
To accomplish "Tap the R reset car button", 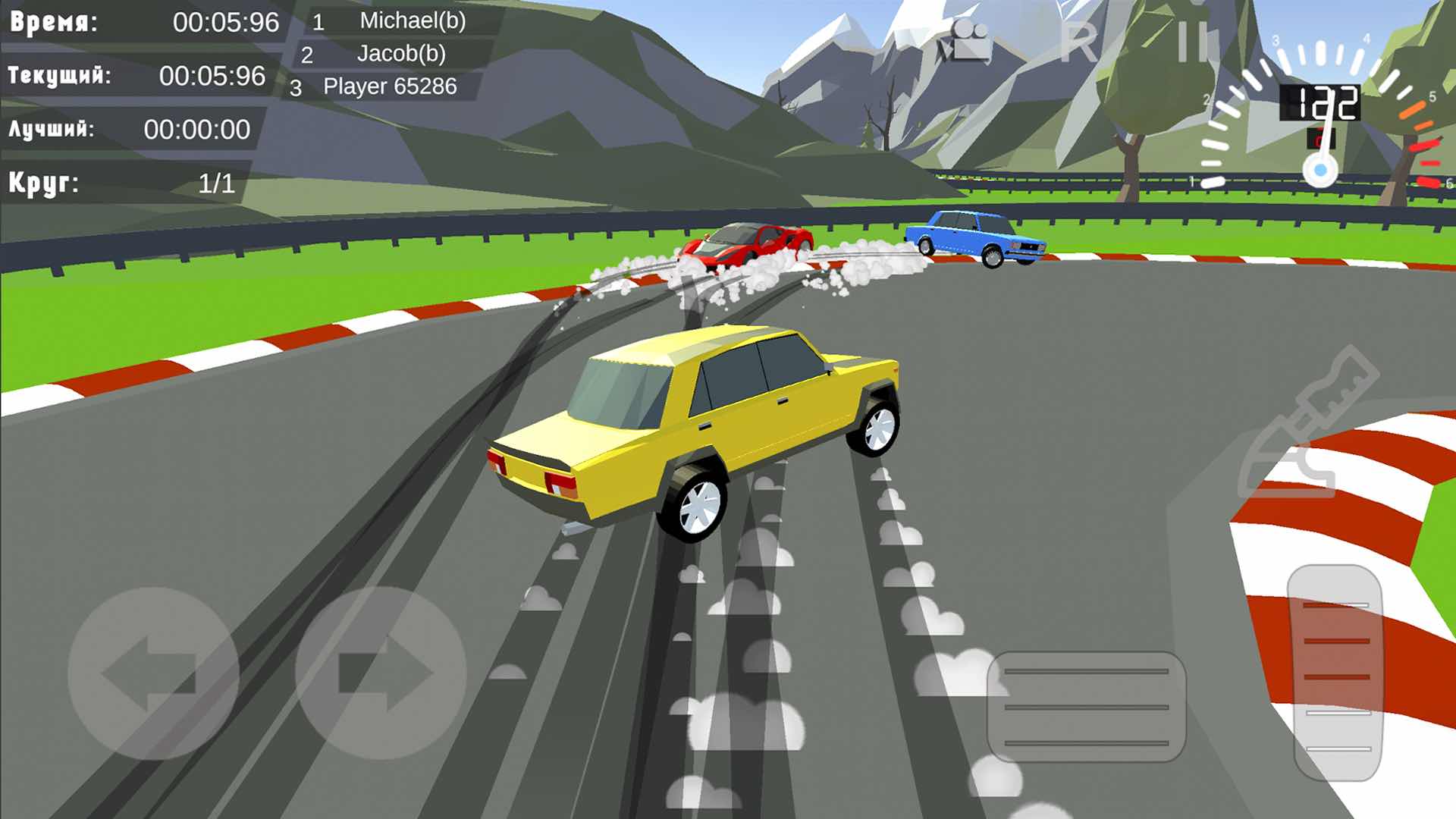I will click(1078, 42).
